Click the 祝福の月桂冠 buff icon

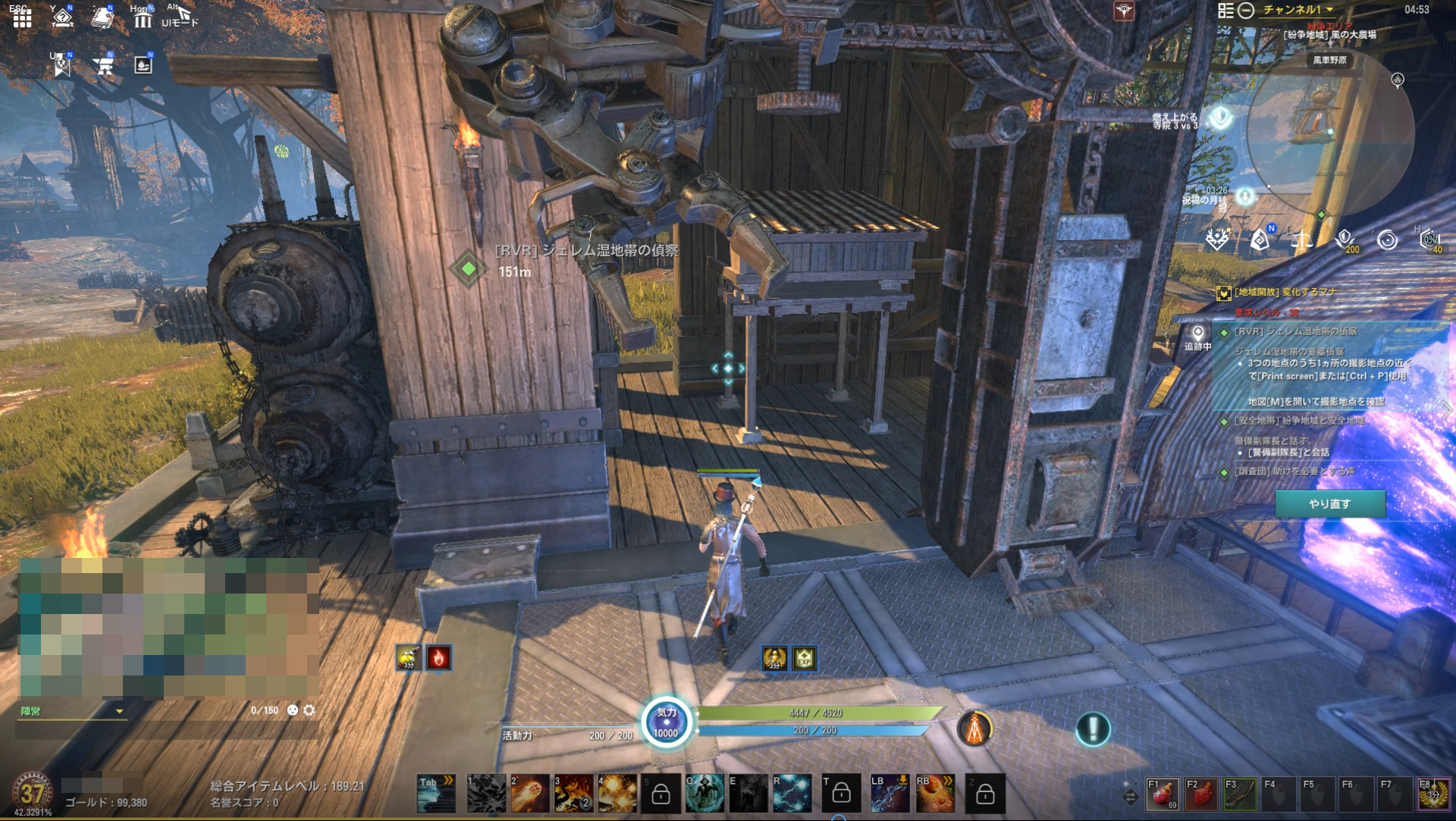(x=1244, y=196)
